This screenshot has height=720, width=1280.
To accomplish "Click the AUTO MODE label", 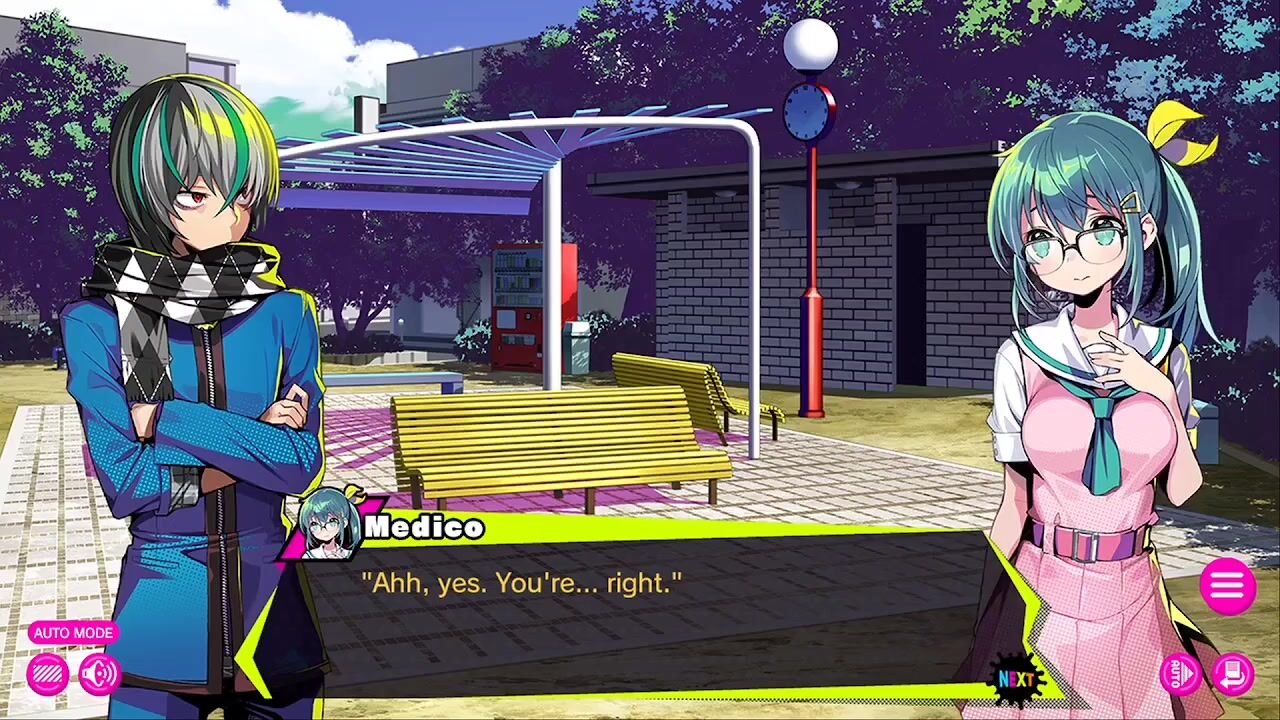I will pyautogui.click(x=73, y=633).
